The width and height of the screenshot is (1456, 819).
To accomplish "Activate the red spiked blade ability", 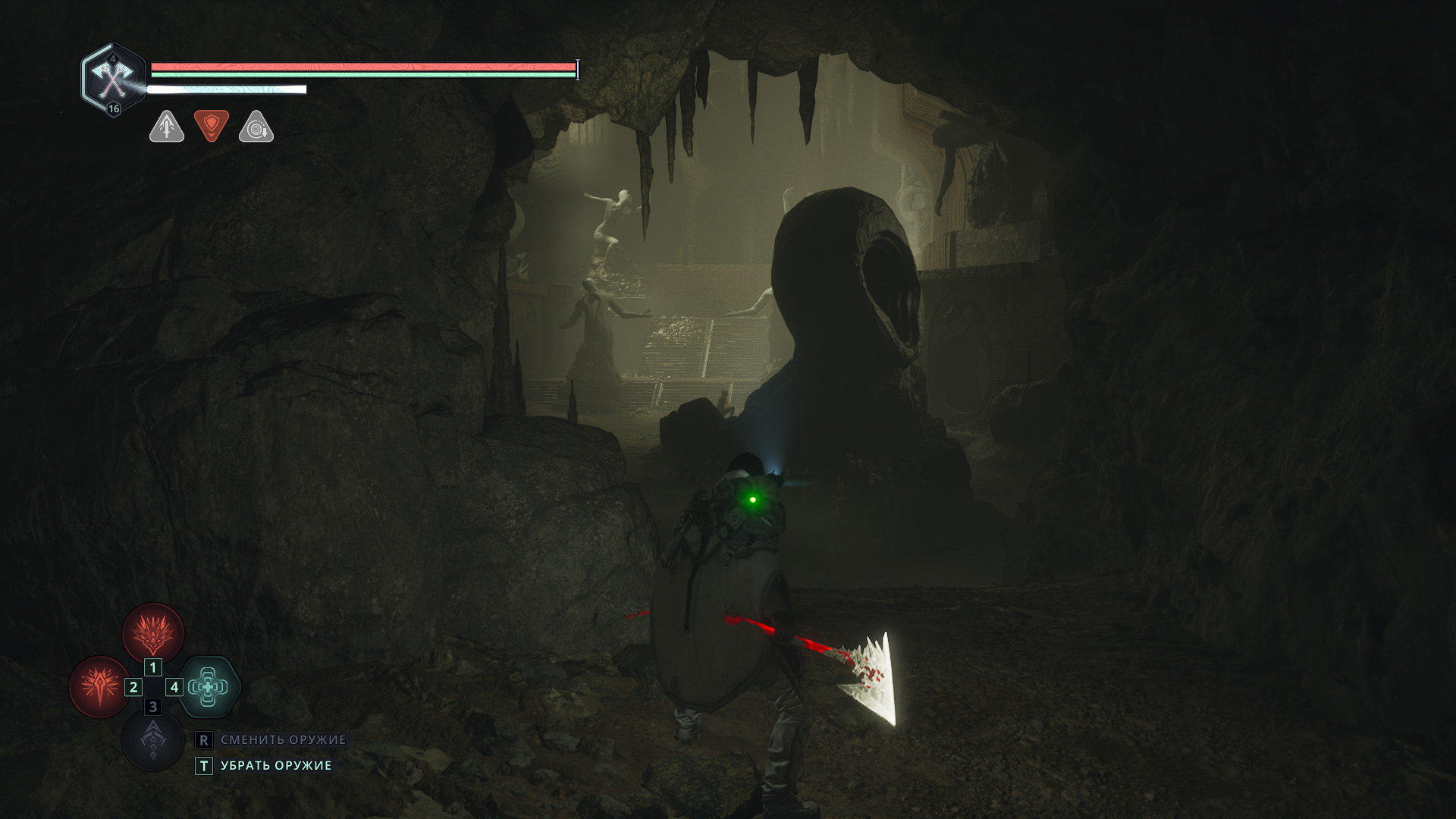I will (x=99, y=687).
